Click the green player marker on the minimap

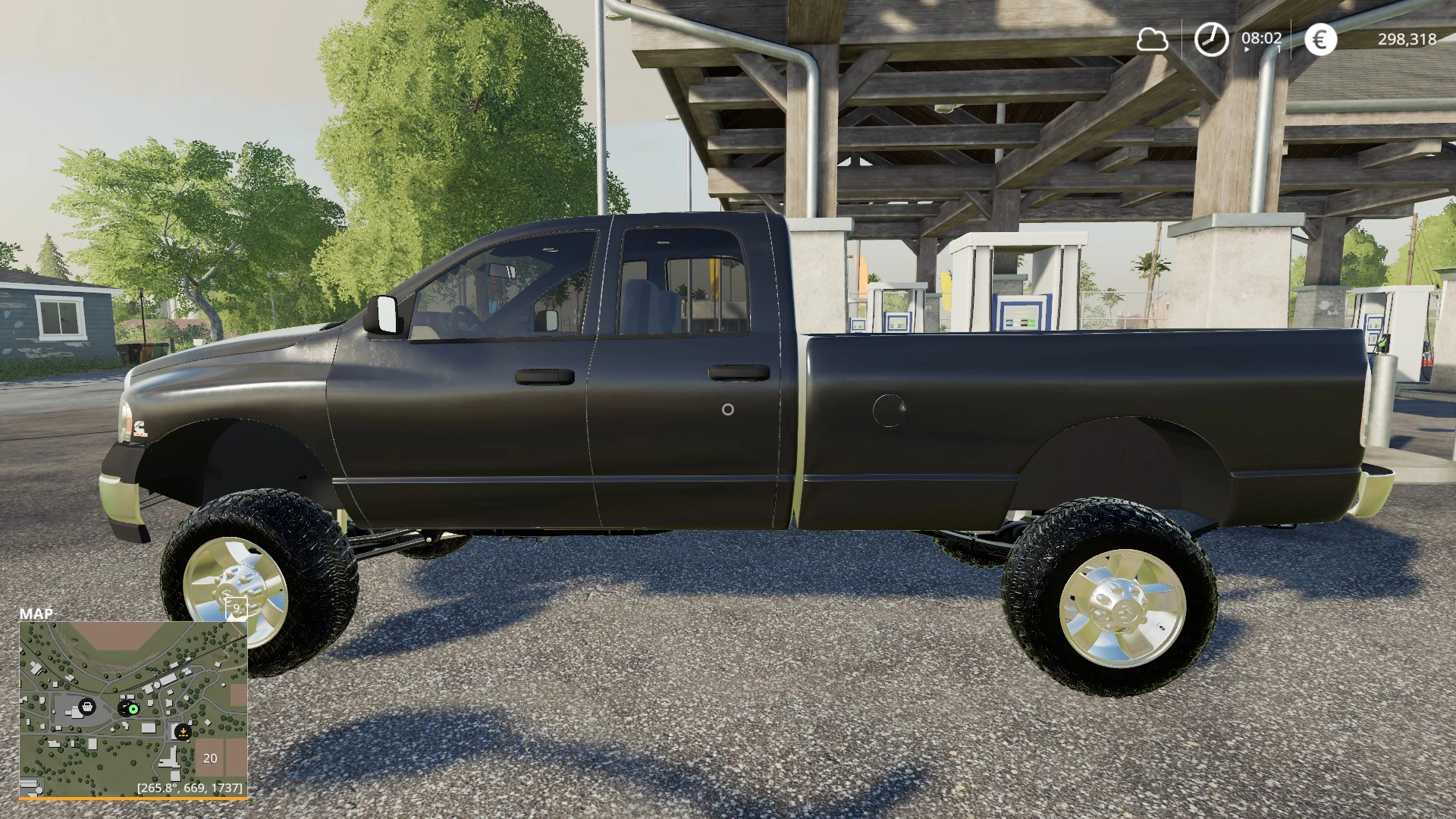(133, 709)
